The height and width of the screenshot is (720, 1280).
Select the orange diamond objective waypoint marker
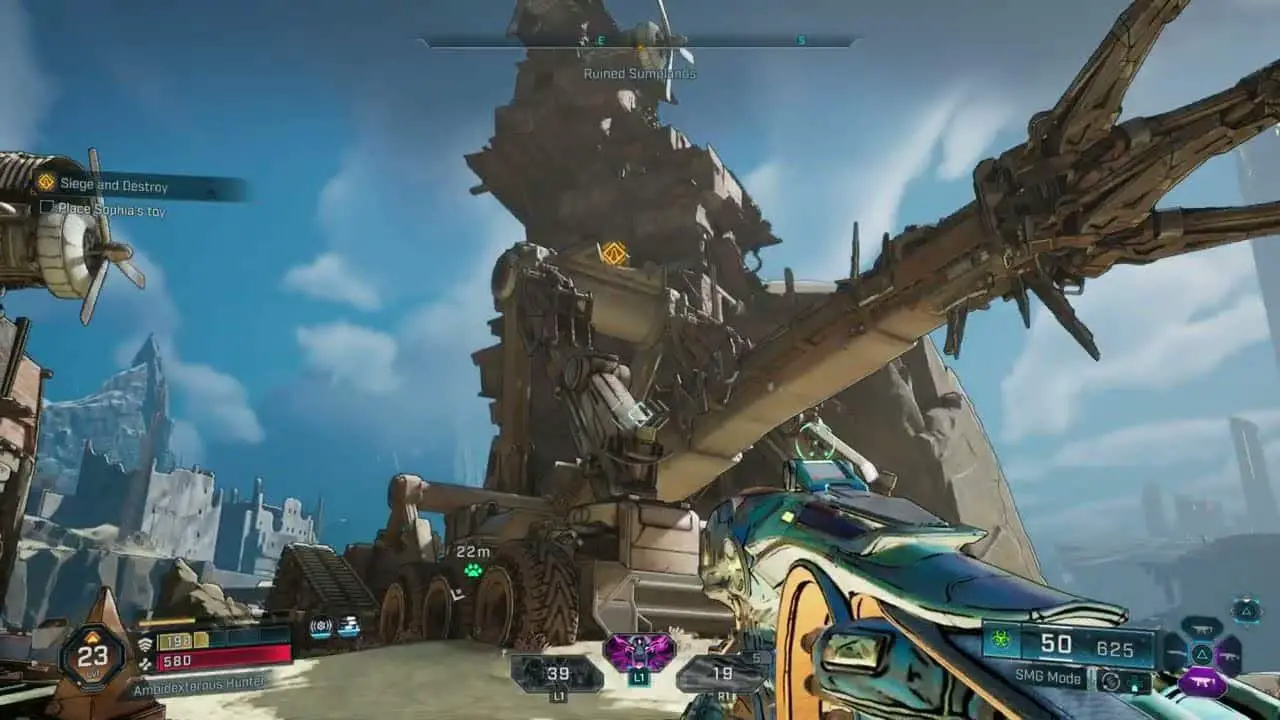click(x=614, y=253)
